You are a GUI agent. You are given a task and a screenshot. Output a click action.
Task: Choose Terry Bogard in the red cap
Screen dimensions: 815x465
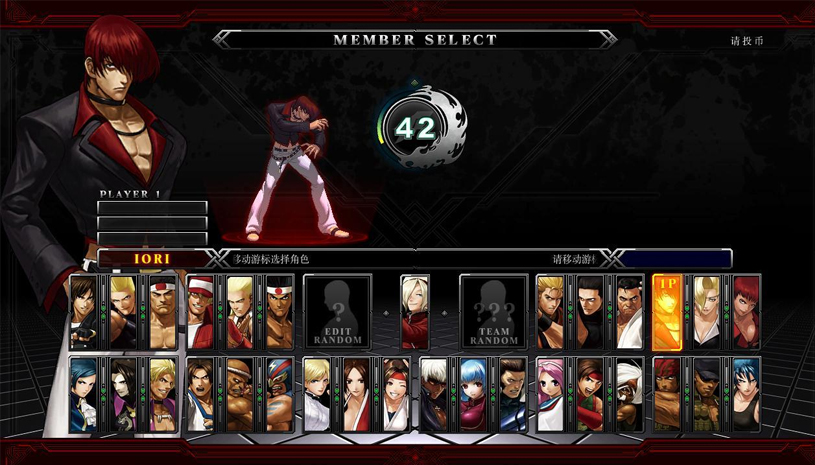(201, 312)
